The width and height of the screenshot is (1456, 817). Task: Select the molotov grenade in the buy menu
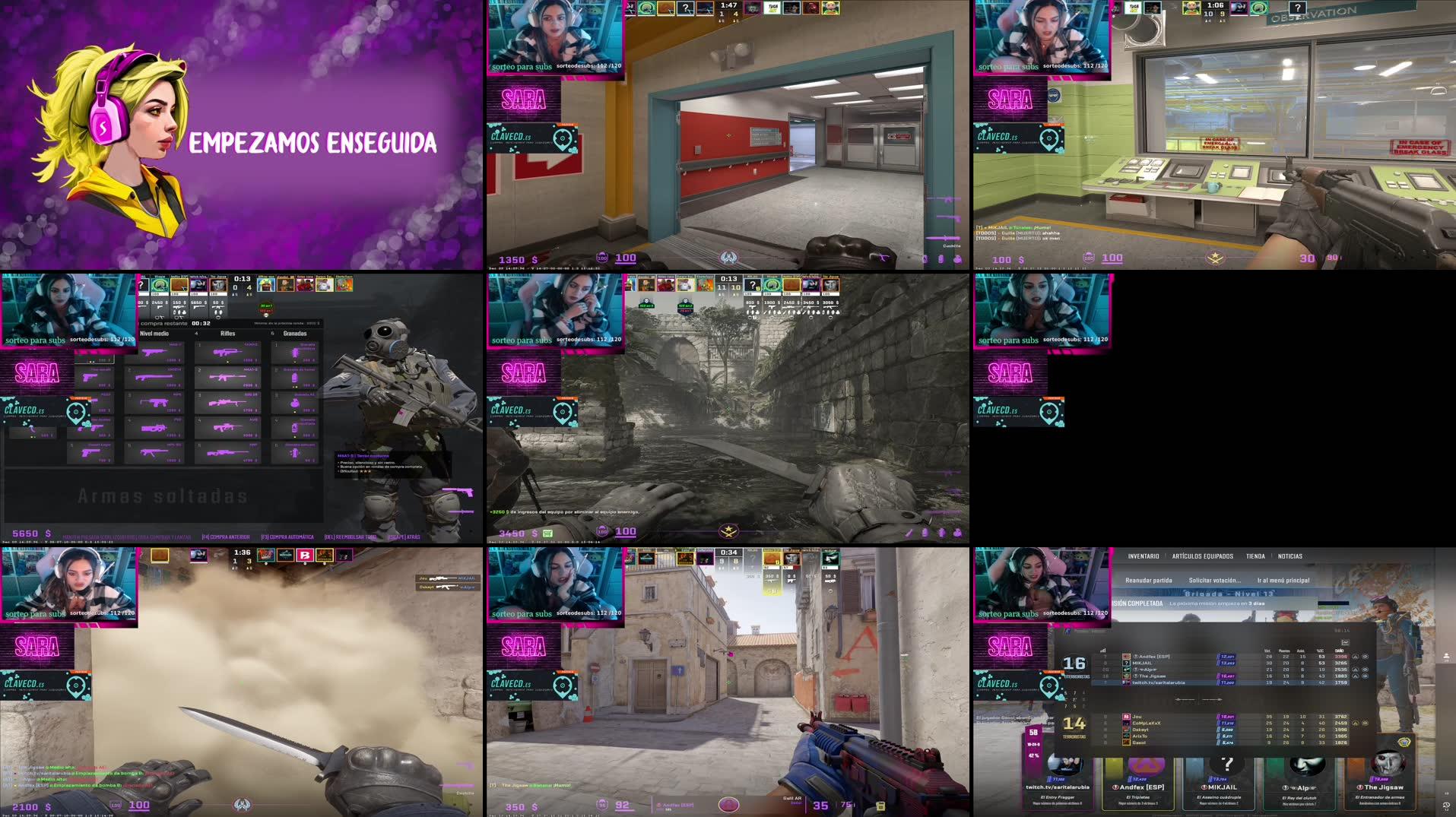point(295,404)
